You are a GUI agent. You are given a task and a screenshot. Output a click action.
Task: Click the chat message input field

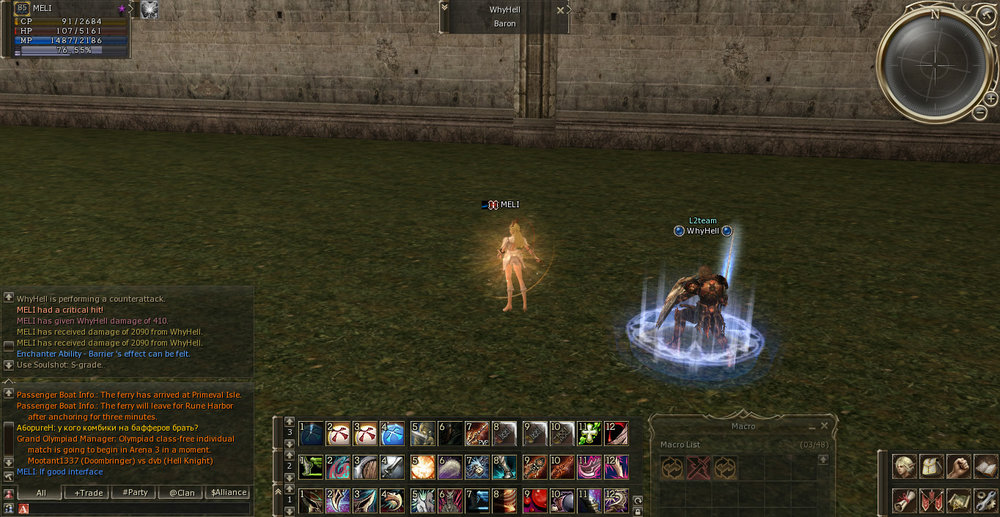(140, 509)
